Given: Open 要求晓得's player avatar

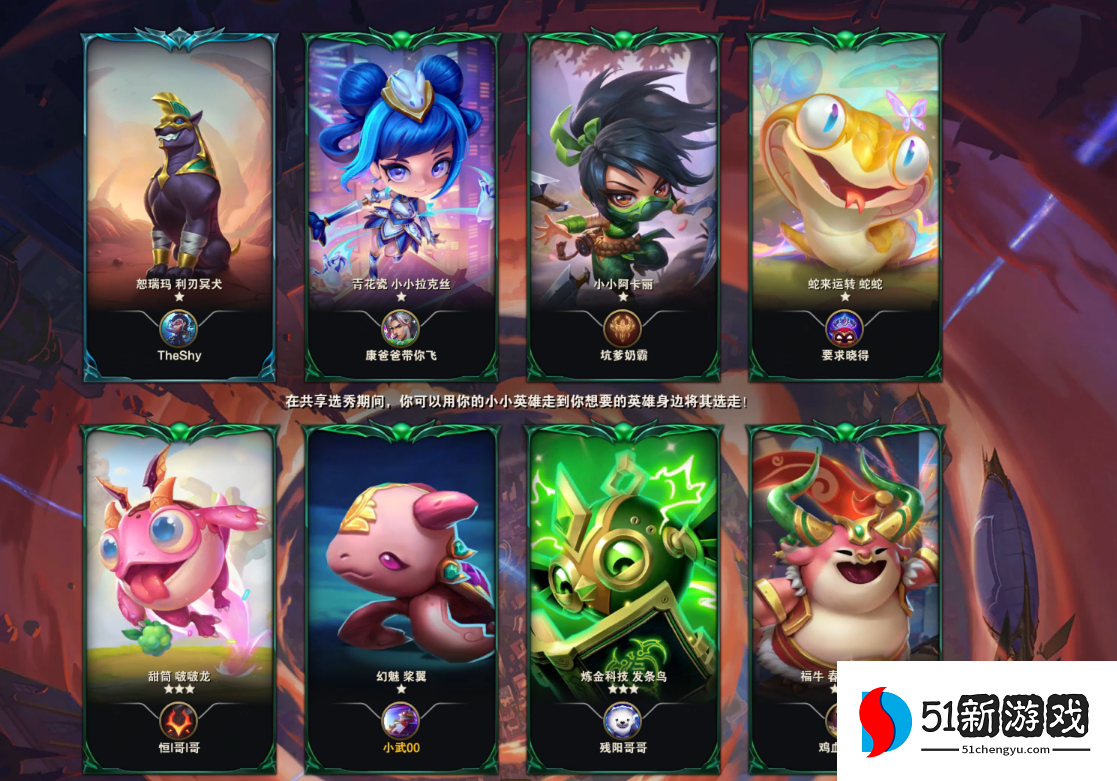Looking at the screenshot, I should (844, 328).
